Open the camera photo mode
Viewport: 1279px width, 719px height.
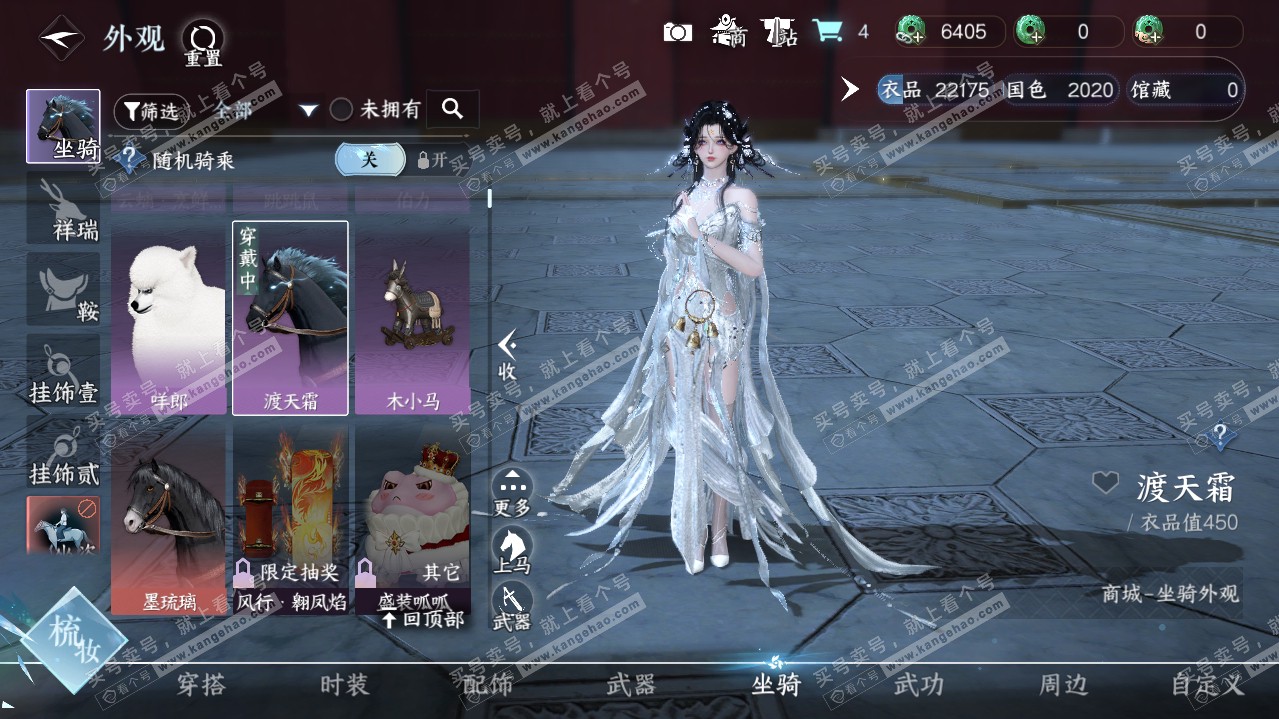[677, 32]
